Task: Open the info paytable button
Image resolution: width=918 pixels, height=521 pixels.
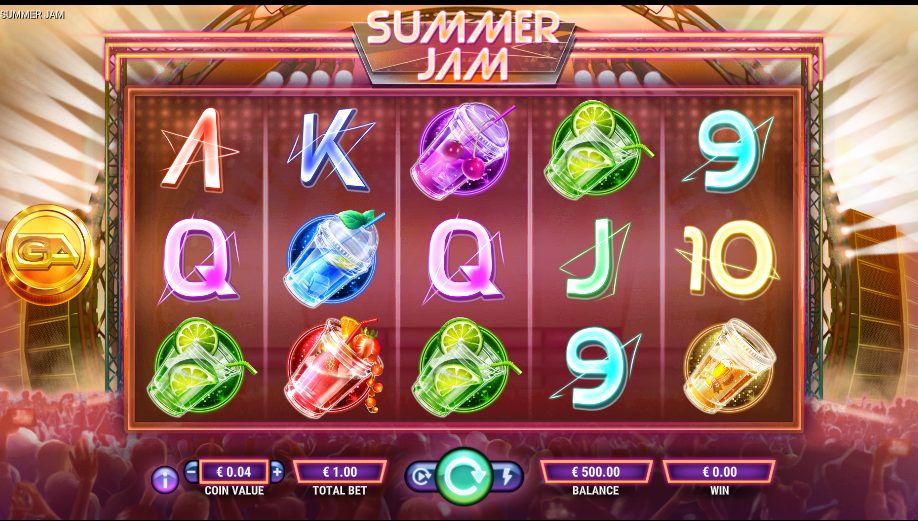Action: 165,479
